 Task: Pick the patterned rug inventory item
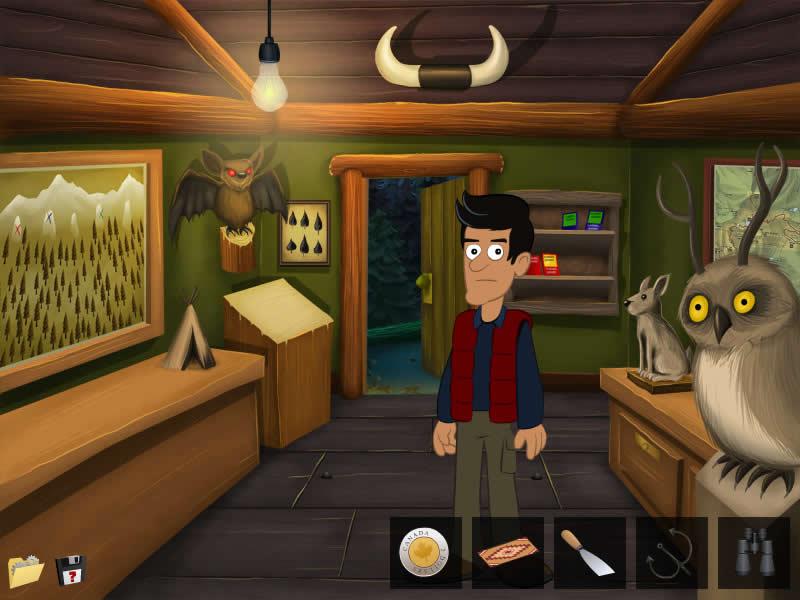[508, 553]
